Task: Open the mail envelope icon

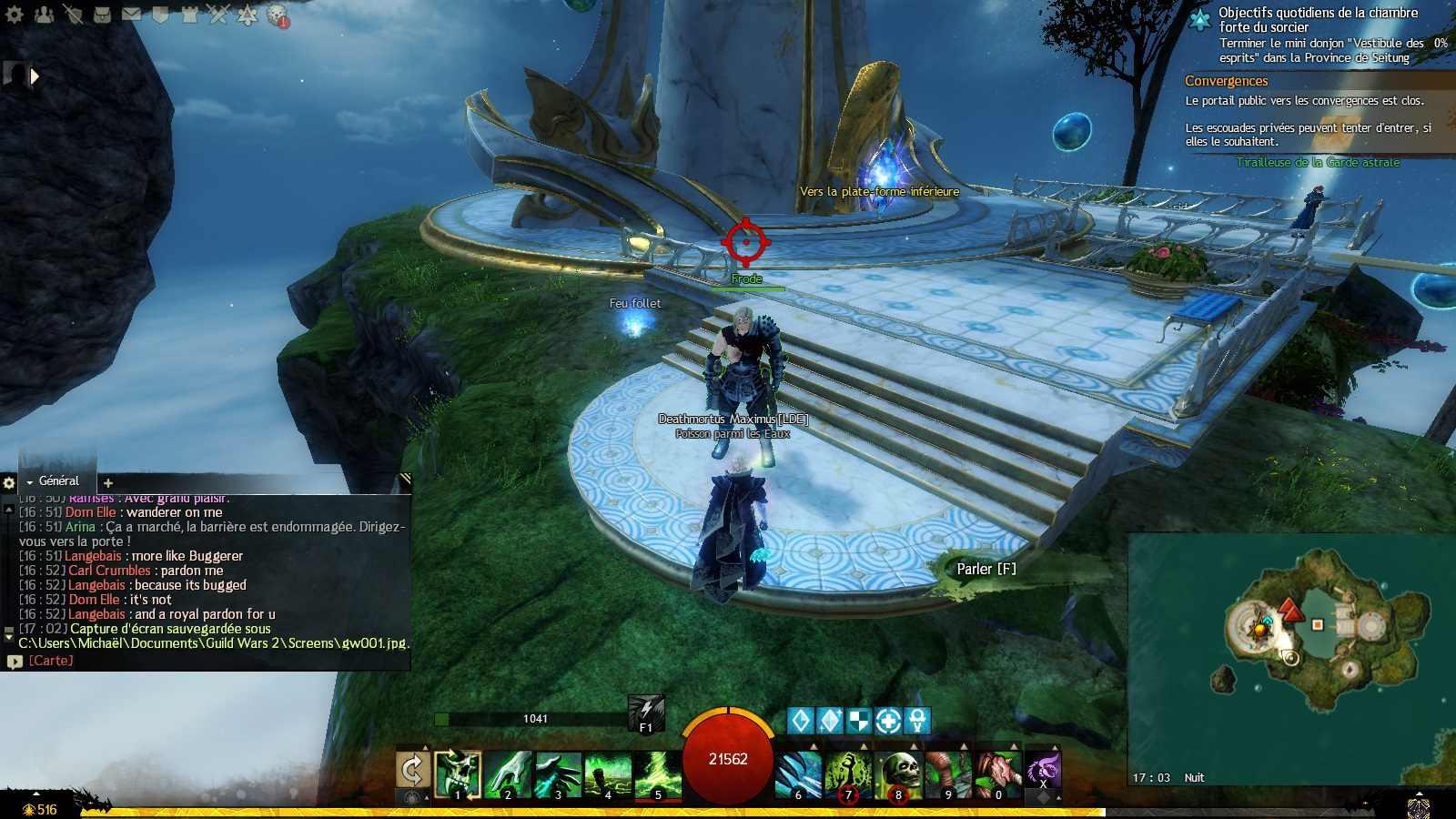Action: coord(131,14)
